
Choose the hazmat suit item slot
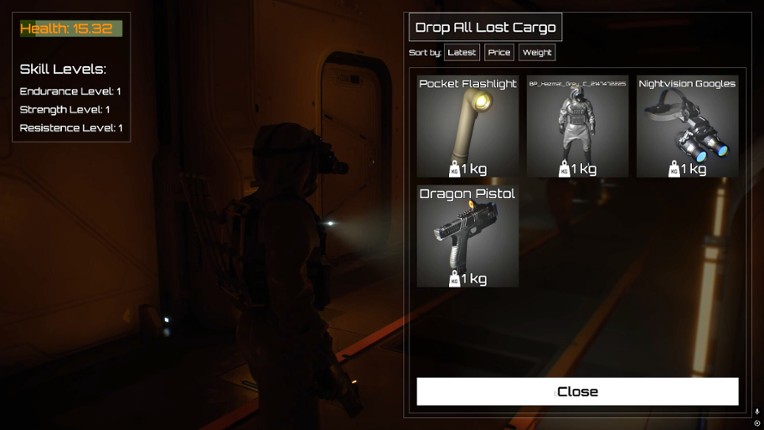tap(577, 126)
